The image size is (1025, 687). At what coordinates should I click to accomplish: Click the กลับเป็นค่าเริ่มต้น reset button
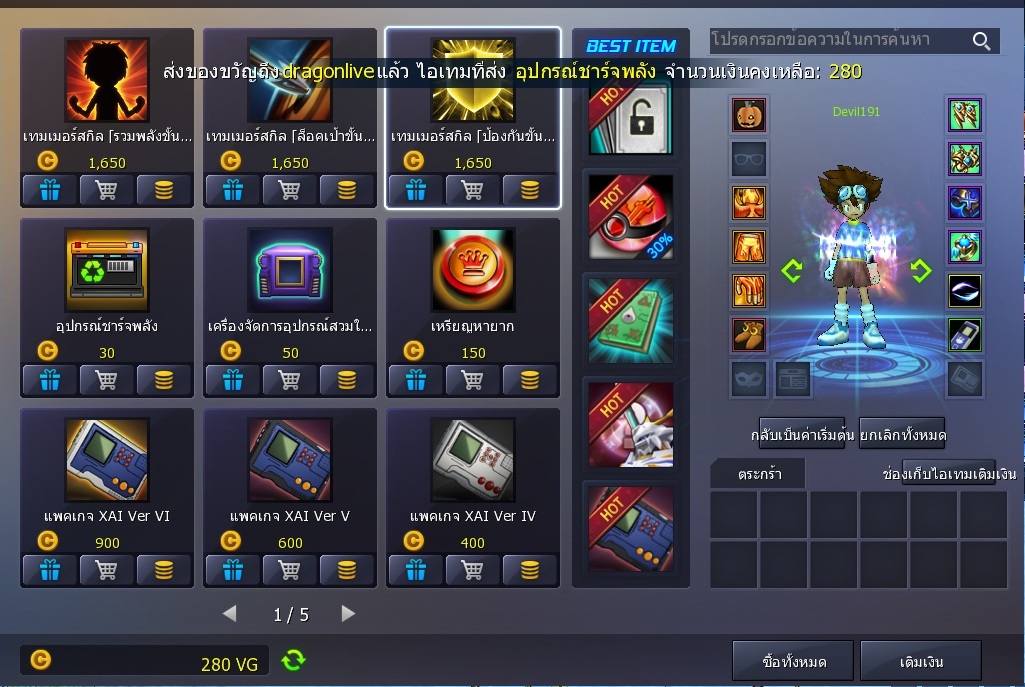tap(801, 435)
